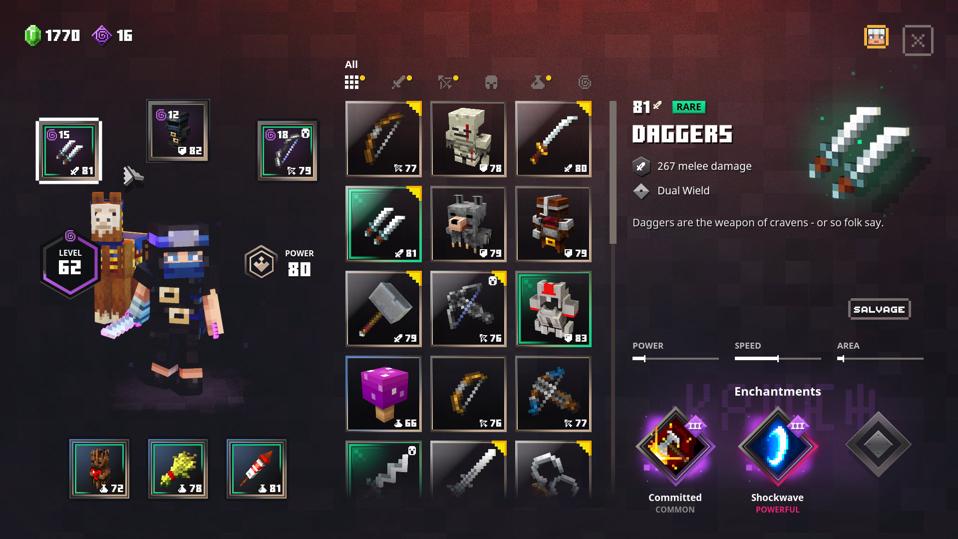Image resolution: width=958 pixels, height=539 pixels.
Task: Open the player profile head icon
Action: (876, 38)
